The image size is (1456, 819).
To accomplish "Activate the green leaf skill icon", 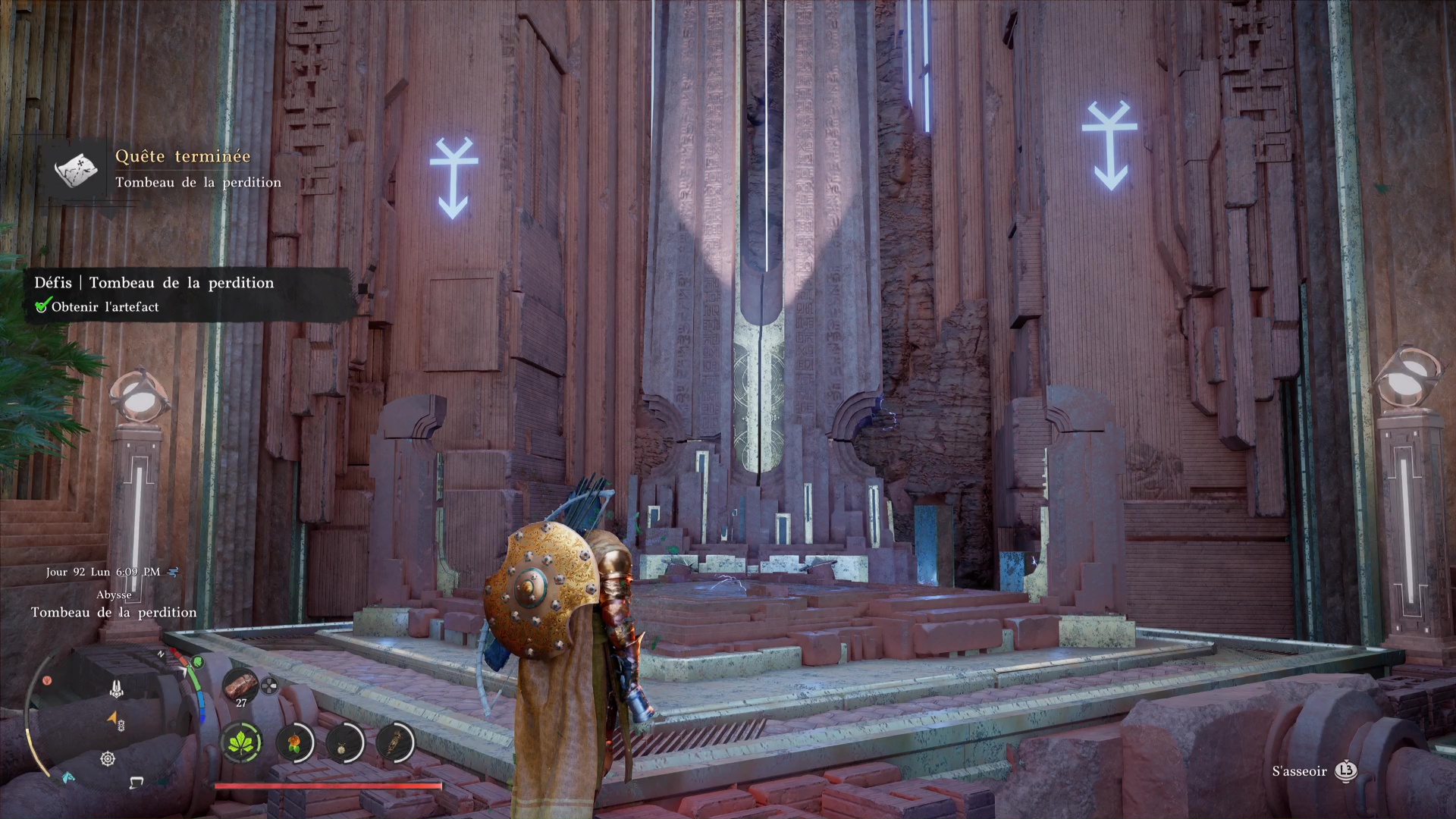I will click(242, 741).
